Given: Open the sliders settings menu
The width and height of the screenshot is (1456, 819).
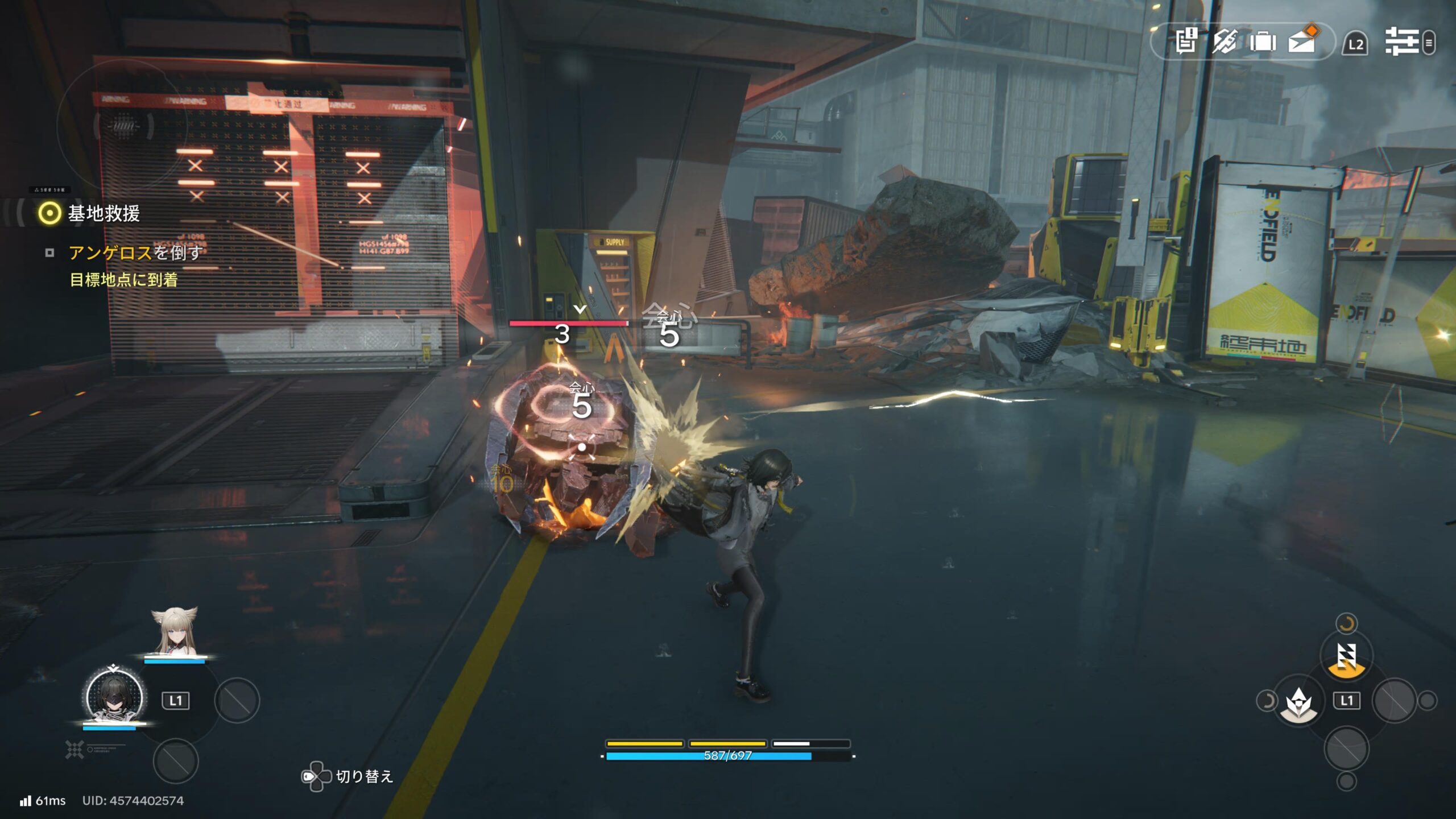Looking at the screenshot, I should point(1402,42).
